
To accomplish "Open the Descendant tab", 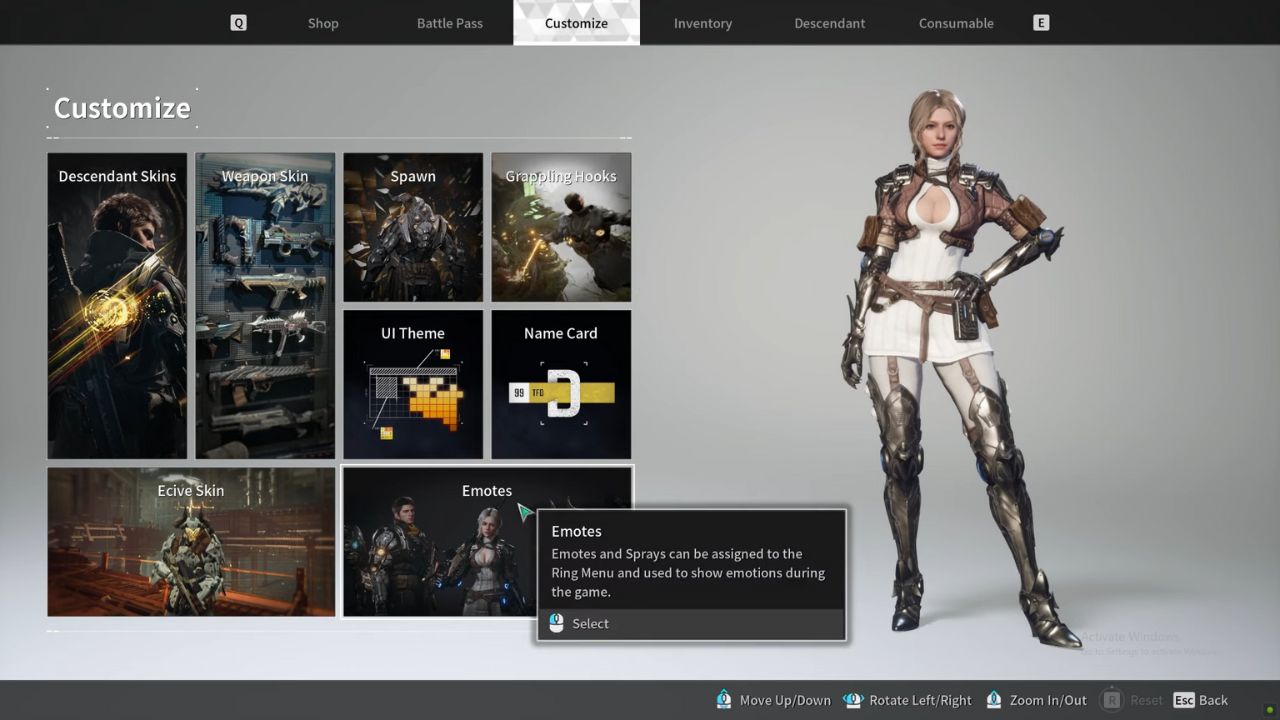I will click(829, 22).
